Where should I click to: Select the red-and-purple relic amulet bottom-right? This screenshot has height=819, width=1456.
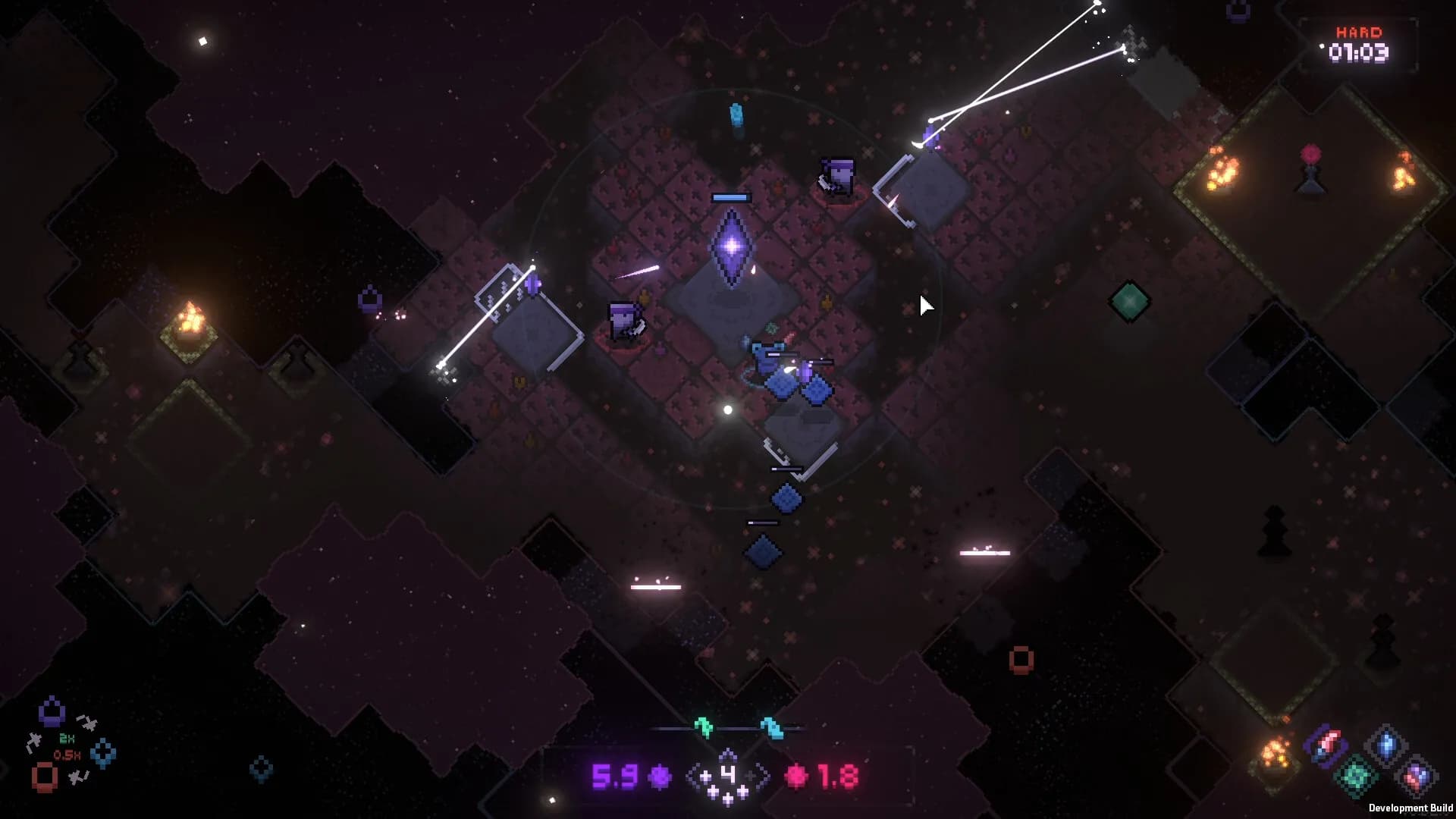tap(1326, 745)
